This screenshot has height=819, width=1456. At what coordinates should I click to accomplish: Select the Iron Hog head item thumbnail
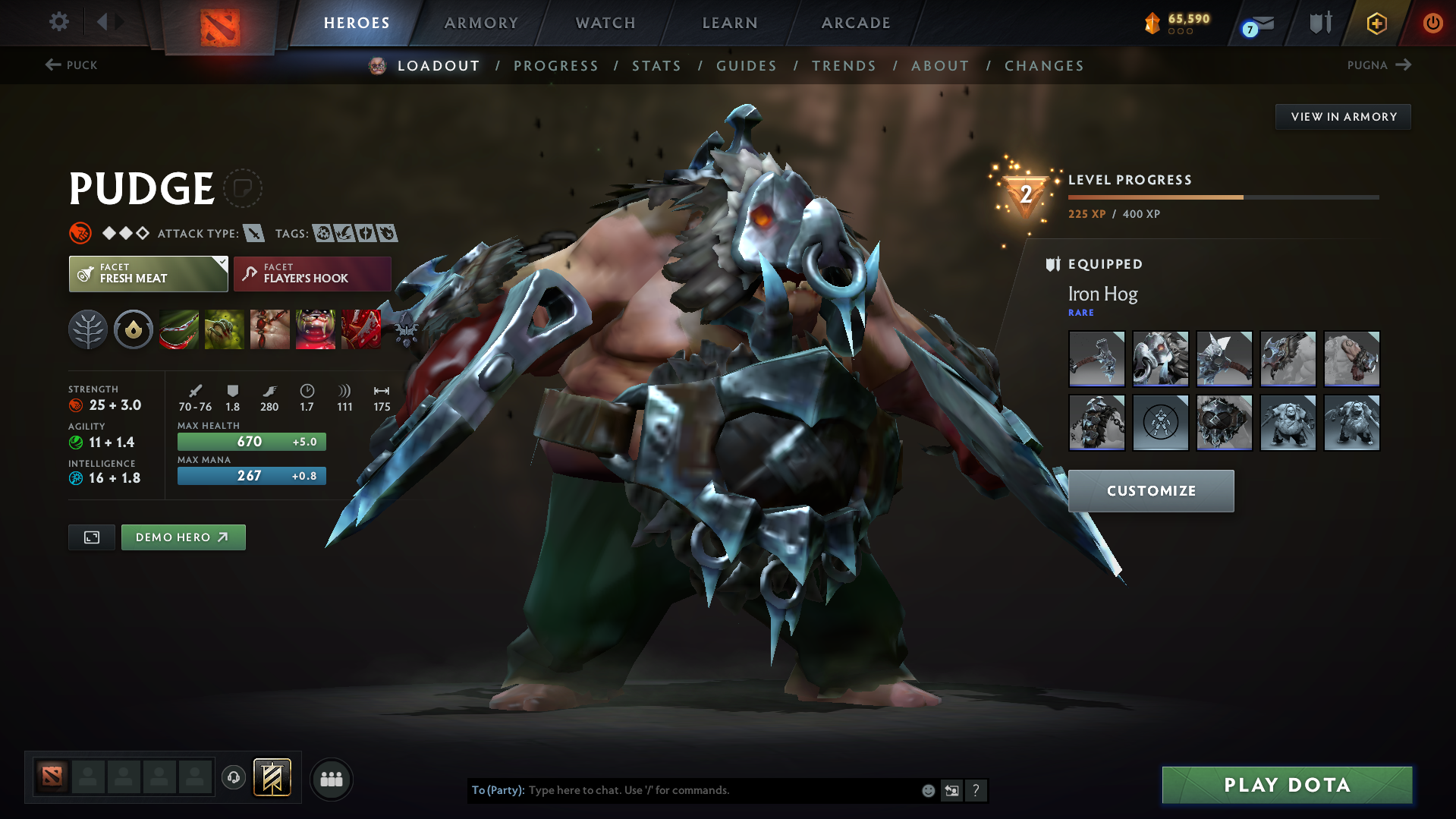point(1160,359)
